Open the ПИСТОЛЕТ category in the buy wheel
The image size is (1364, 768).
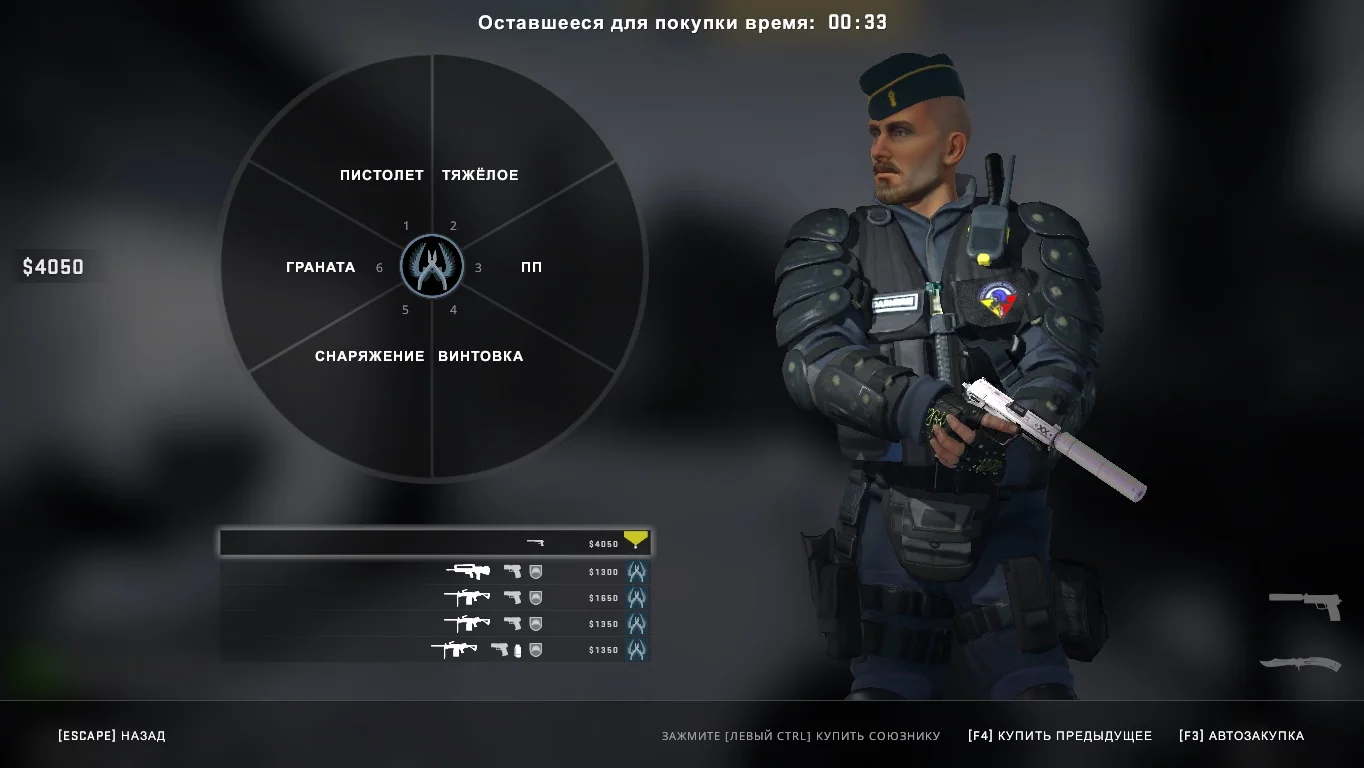click(x=381, y=175)
